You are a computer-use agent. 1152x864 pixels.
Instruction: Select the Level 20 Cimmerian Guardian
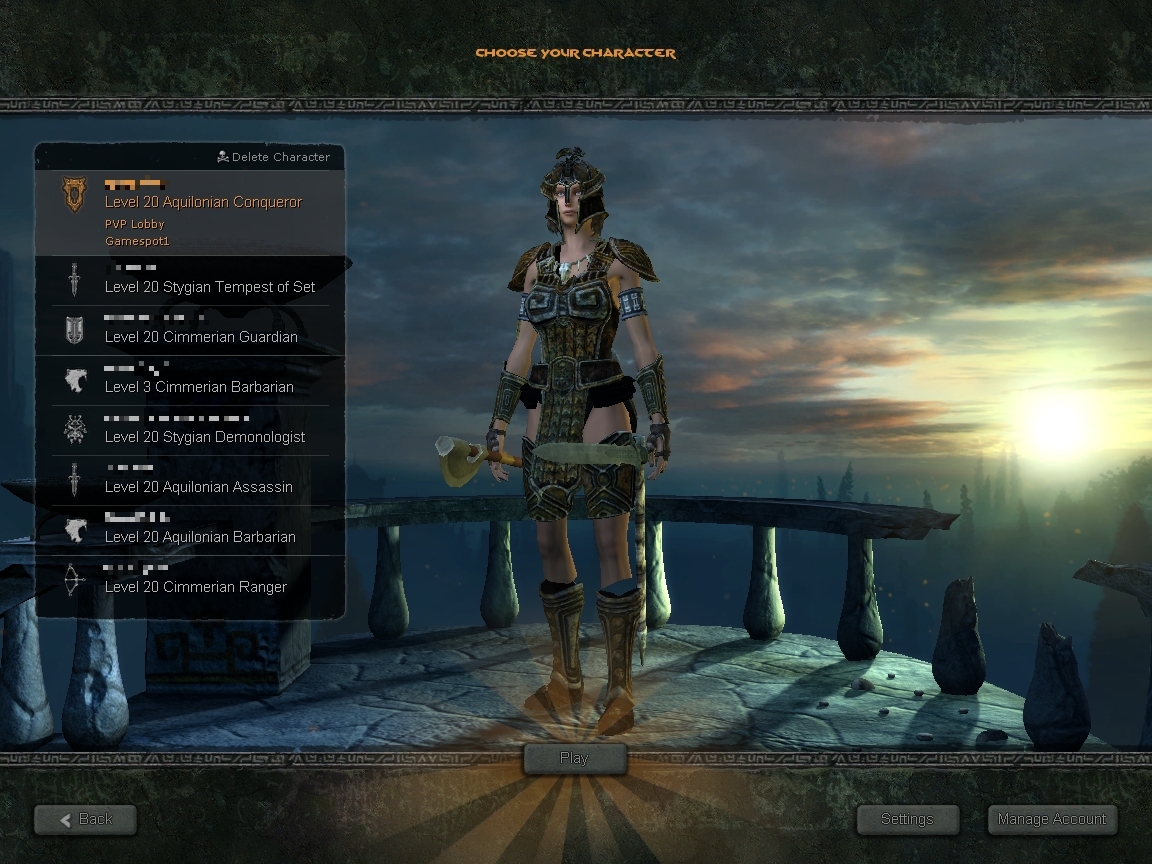coord(200,337)
